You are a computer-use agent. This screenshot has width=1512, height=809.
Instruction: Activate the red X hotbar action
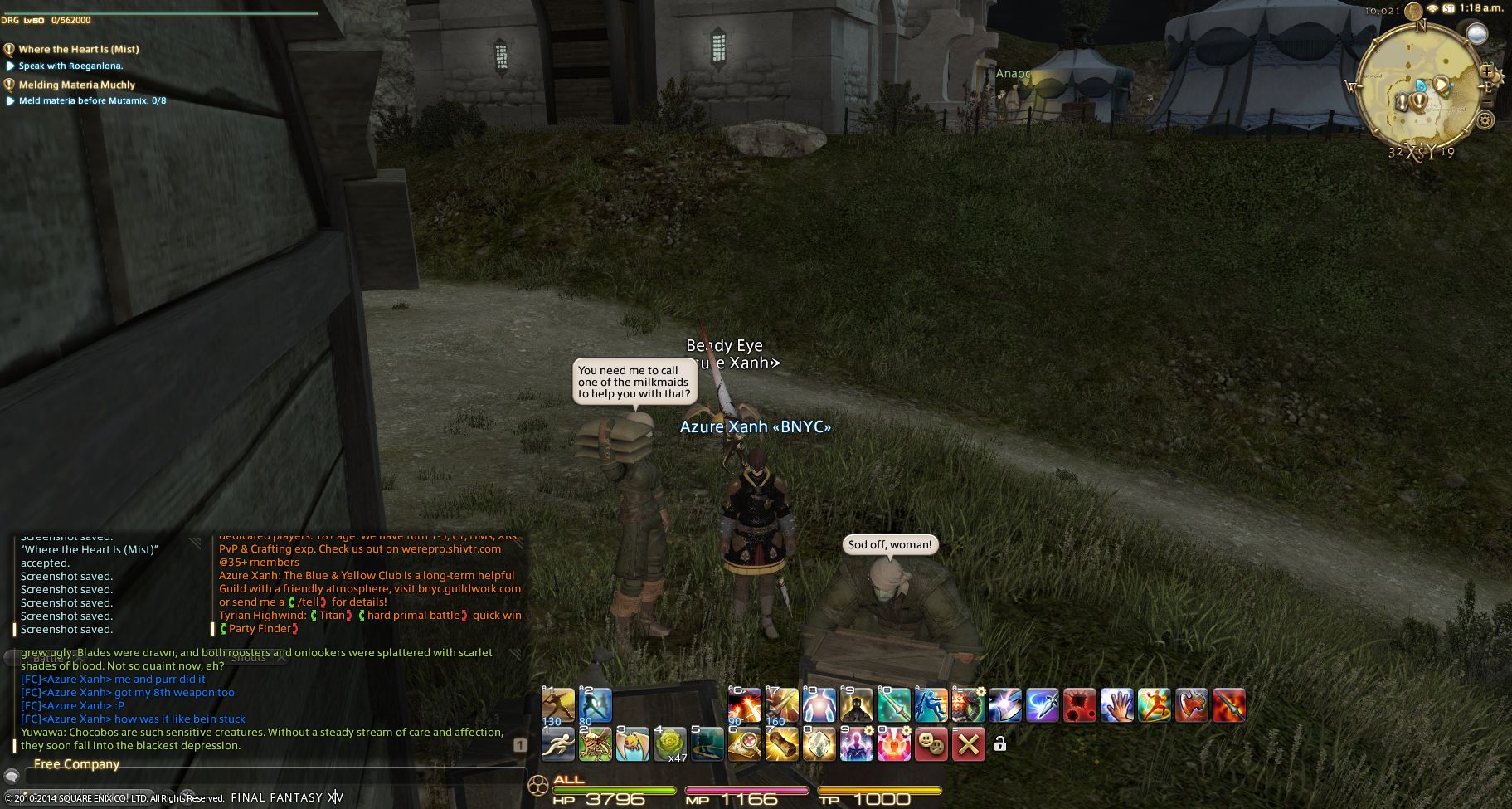pyautogui.click(x=968, y=744)
